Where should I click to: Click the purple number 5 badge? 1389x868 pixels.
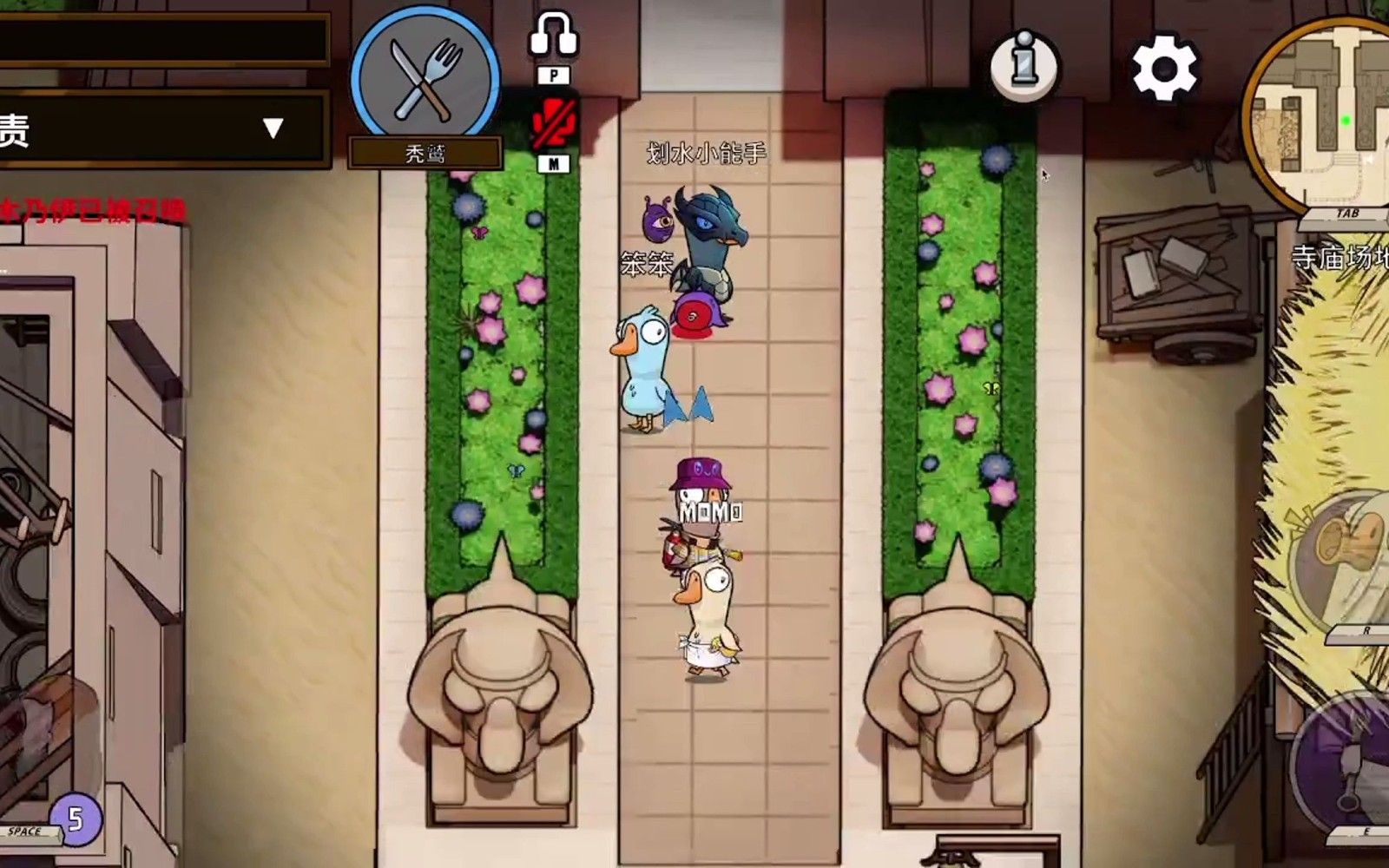(76, 819)
